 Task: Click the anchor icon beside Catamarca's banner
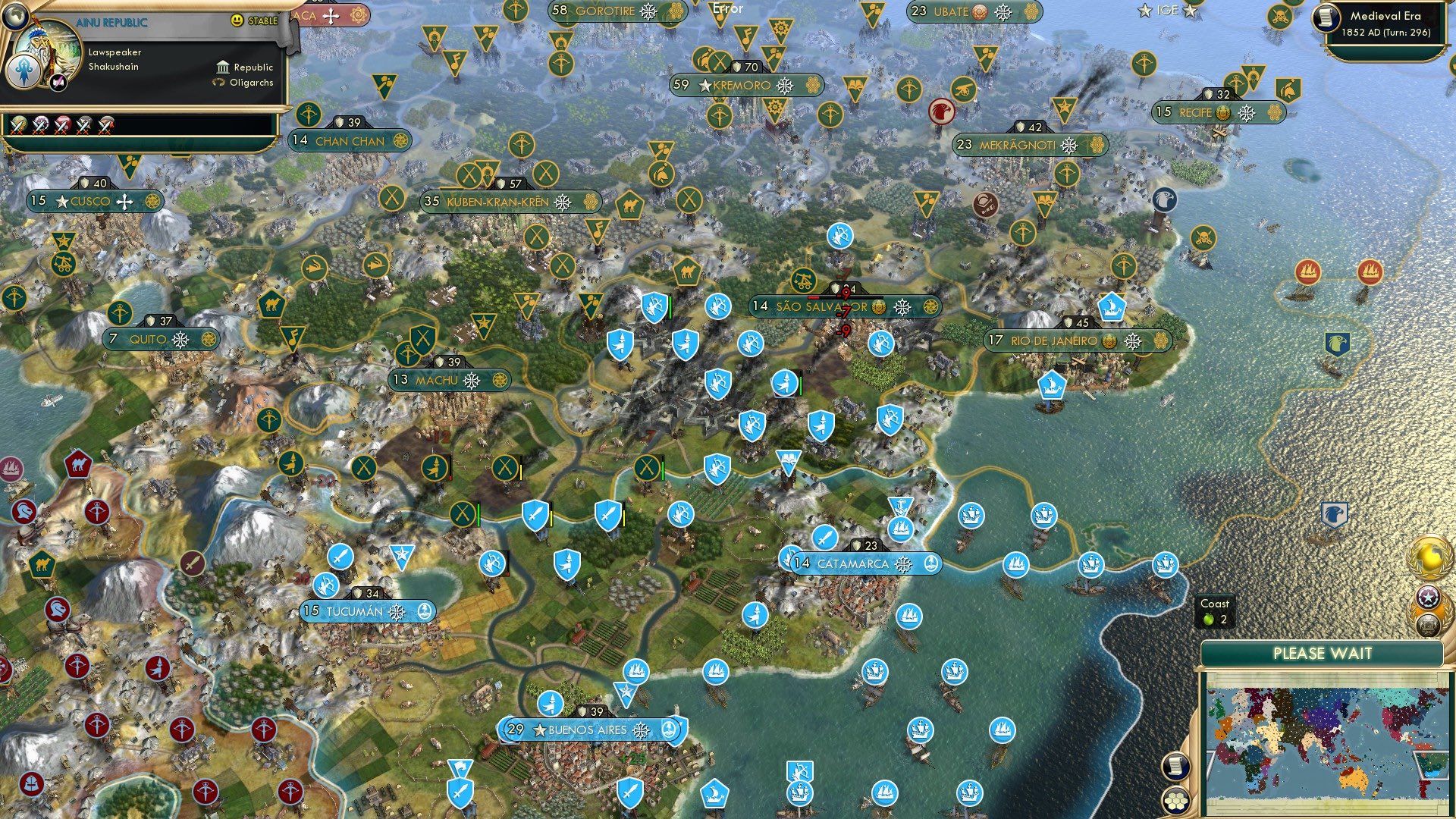pos(930,563)
